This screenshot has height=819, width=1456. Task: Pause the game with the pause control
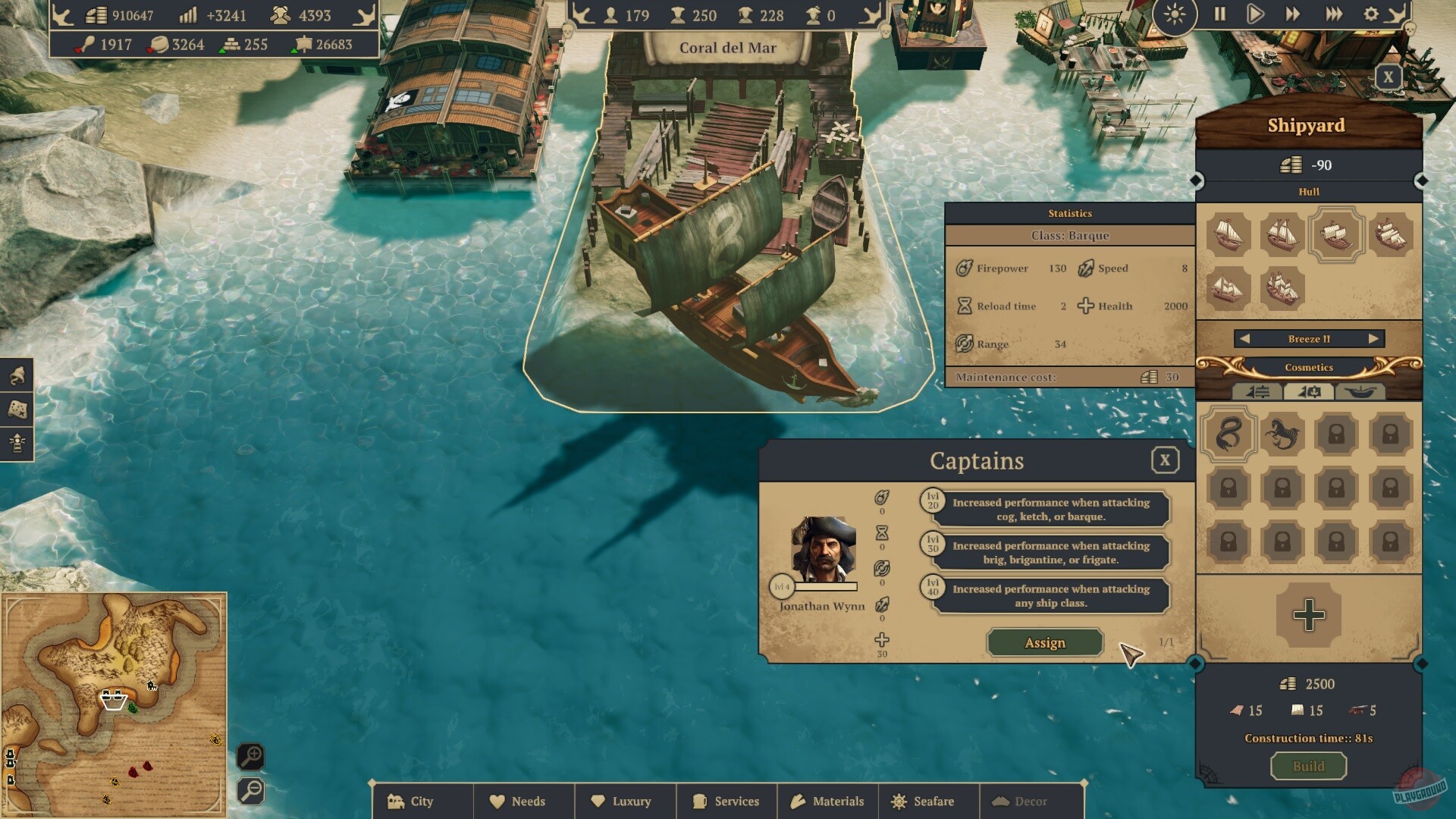(1222, 14)
